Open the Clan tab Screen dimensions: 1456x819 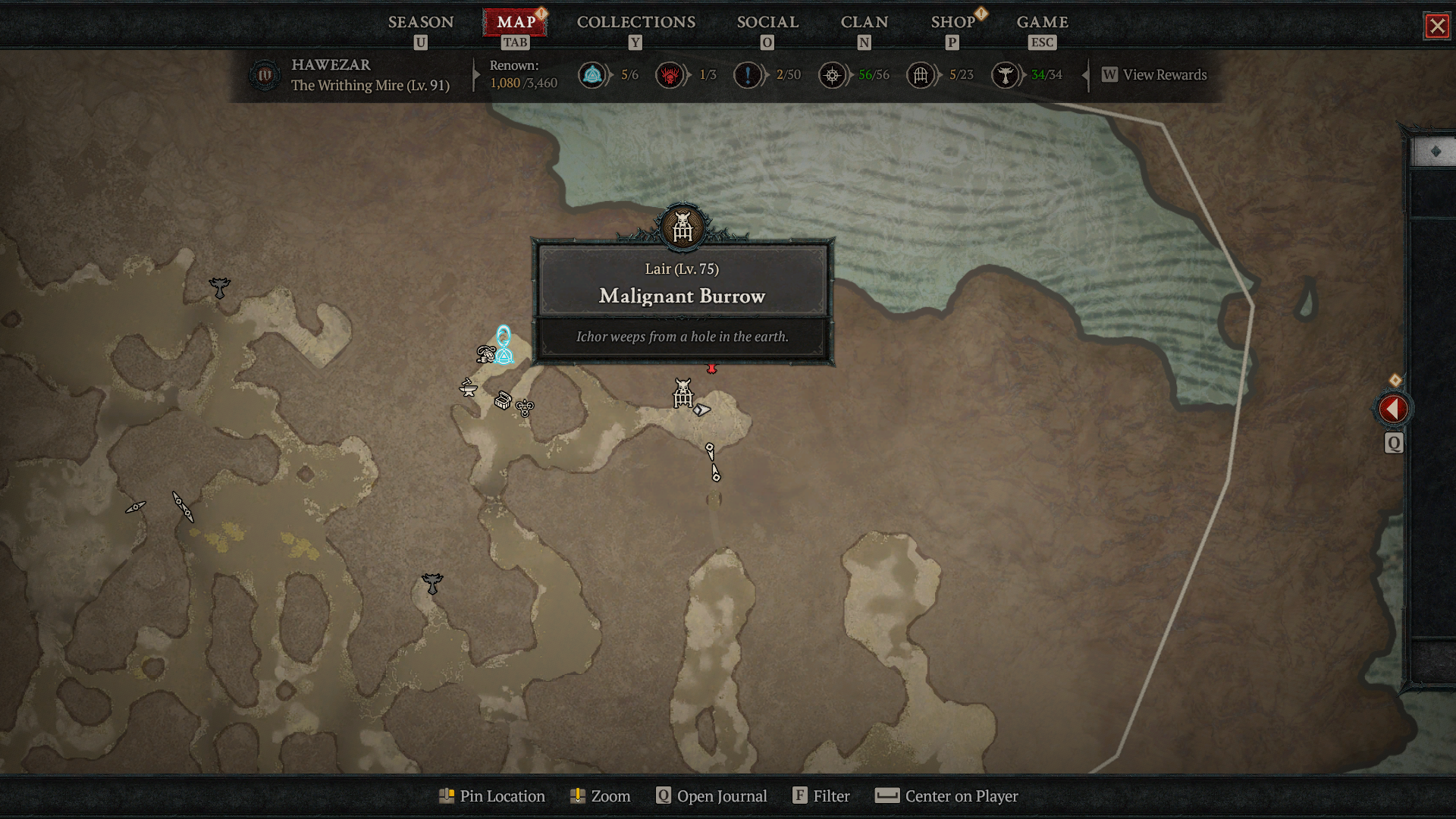pyautogui.click(x=864, y=22)
